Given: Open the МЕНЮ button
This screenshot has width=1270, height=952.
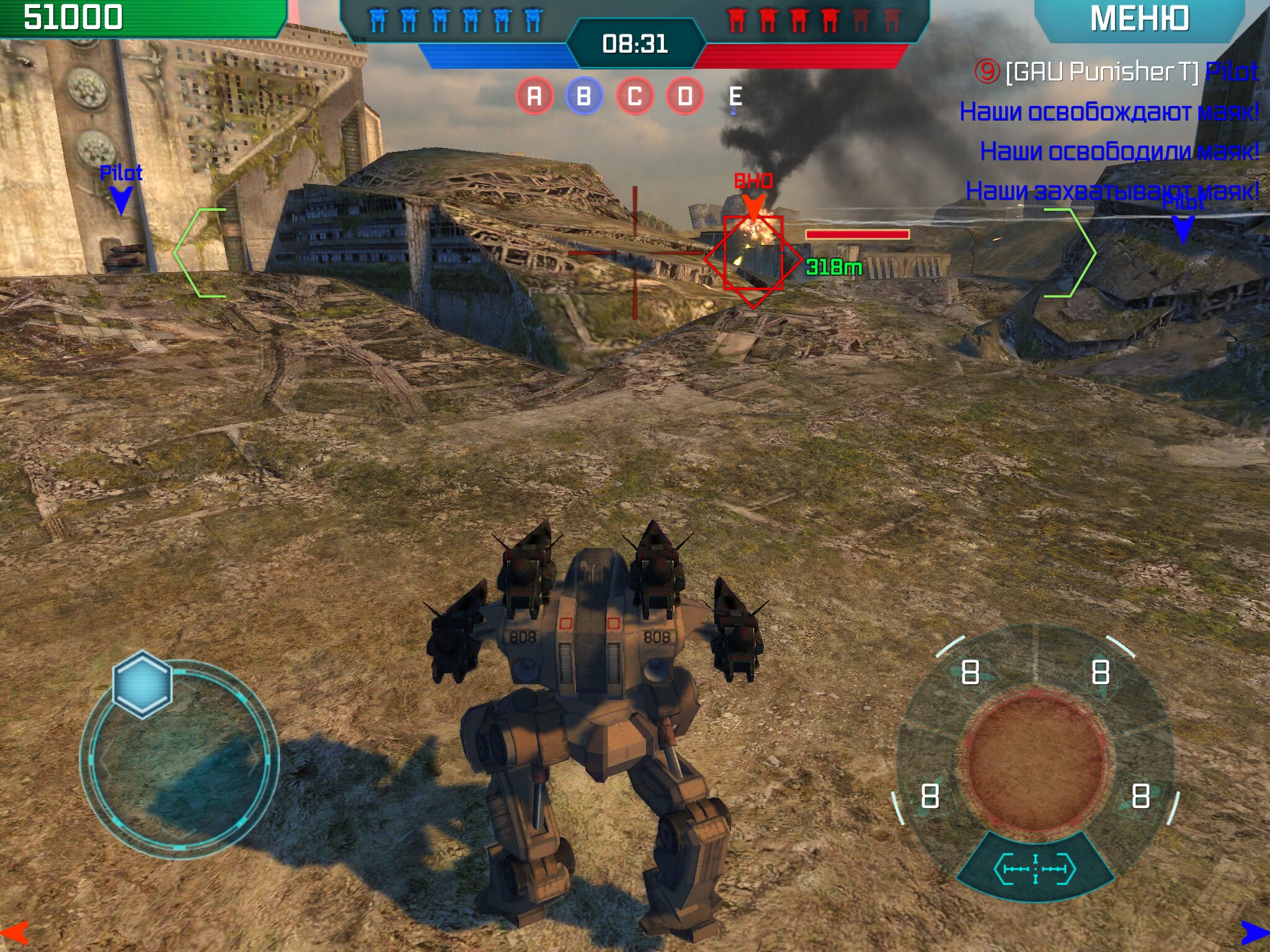Looking at the screenshot, I should coord(1140,19).
